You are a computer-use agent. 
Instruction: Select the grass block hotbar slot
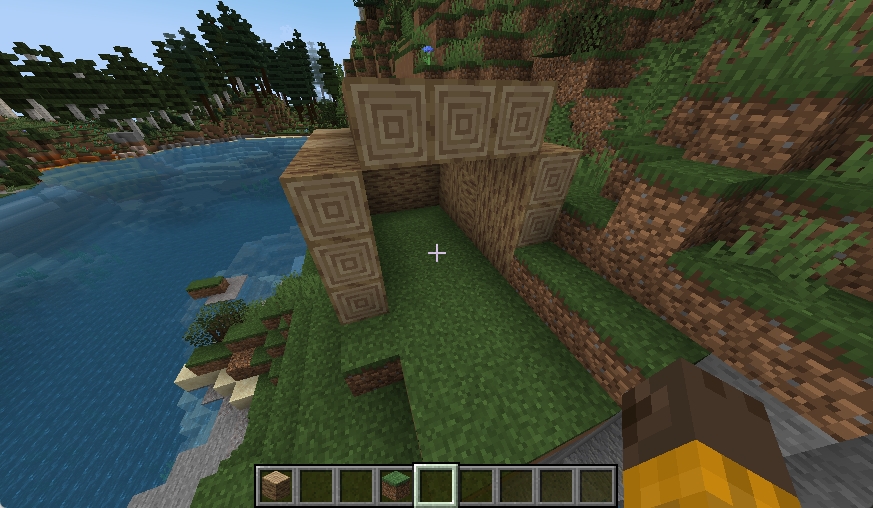click(x=396, y=486)
